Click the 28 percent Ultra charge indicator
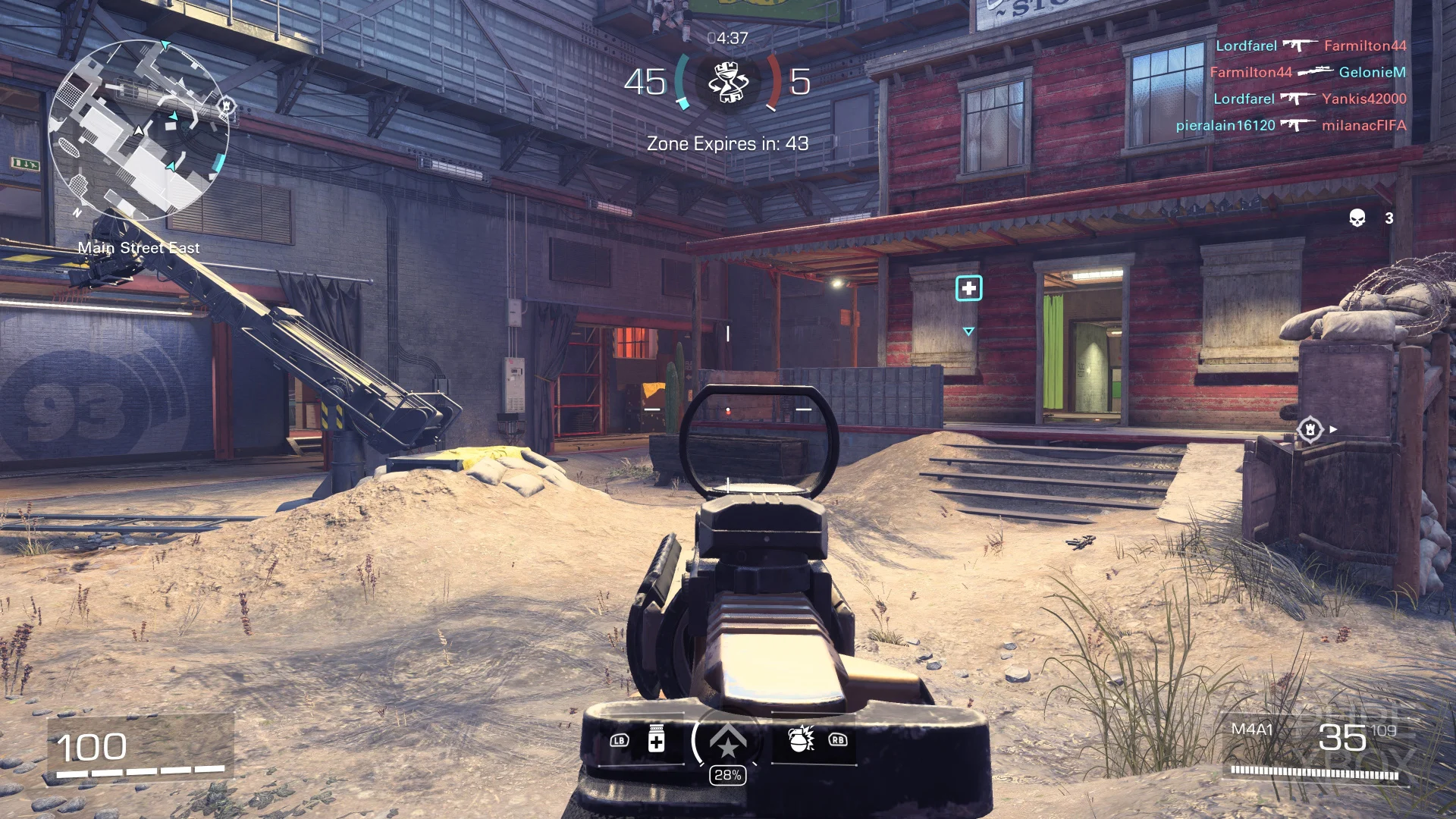 coord(727,774)
